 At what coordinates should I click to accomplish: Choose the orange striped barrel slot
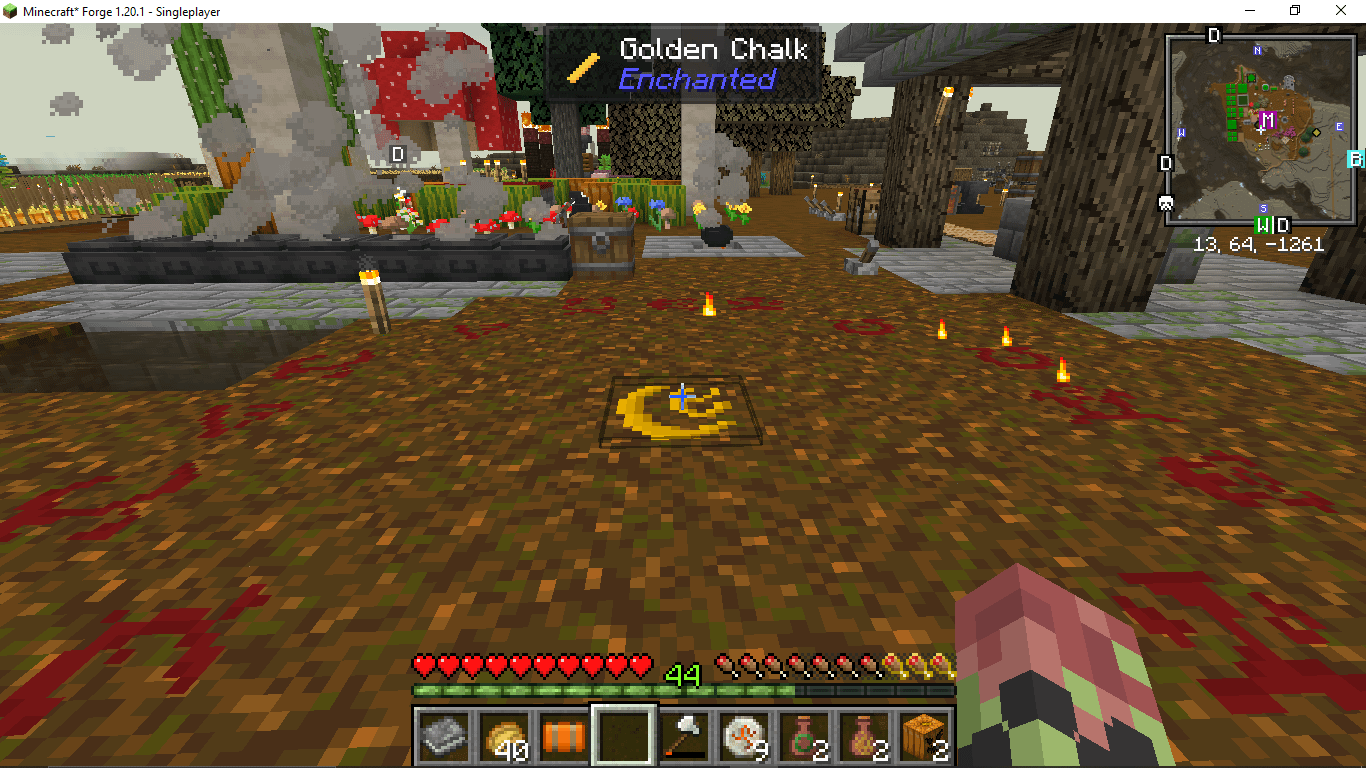coord(564,738)
